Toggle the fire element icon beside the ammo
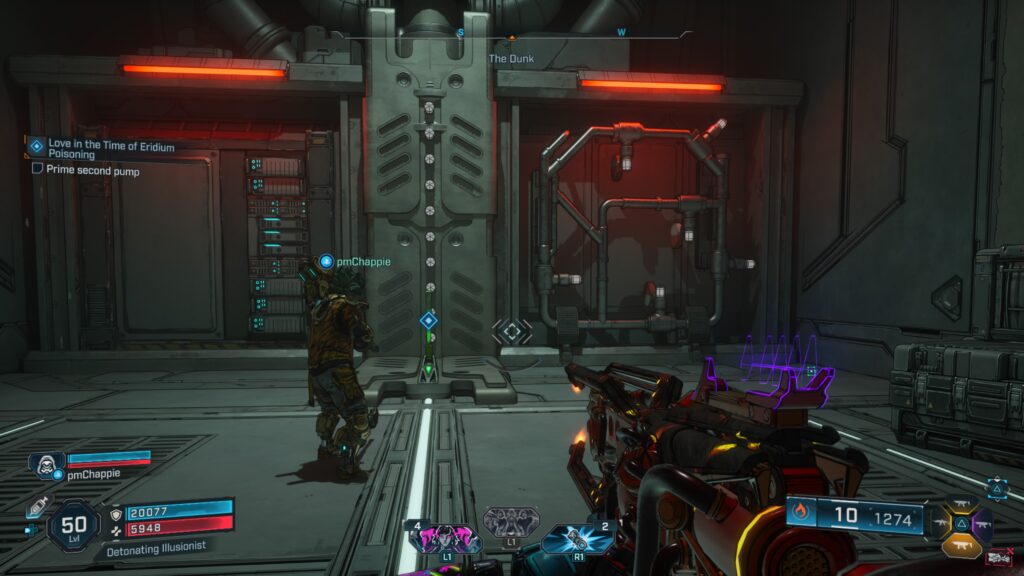This screenshot has height=576, width=1024. coord(800,515)
